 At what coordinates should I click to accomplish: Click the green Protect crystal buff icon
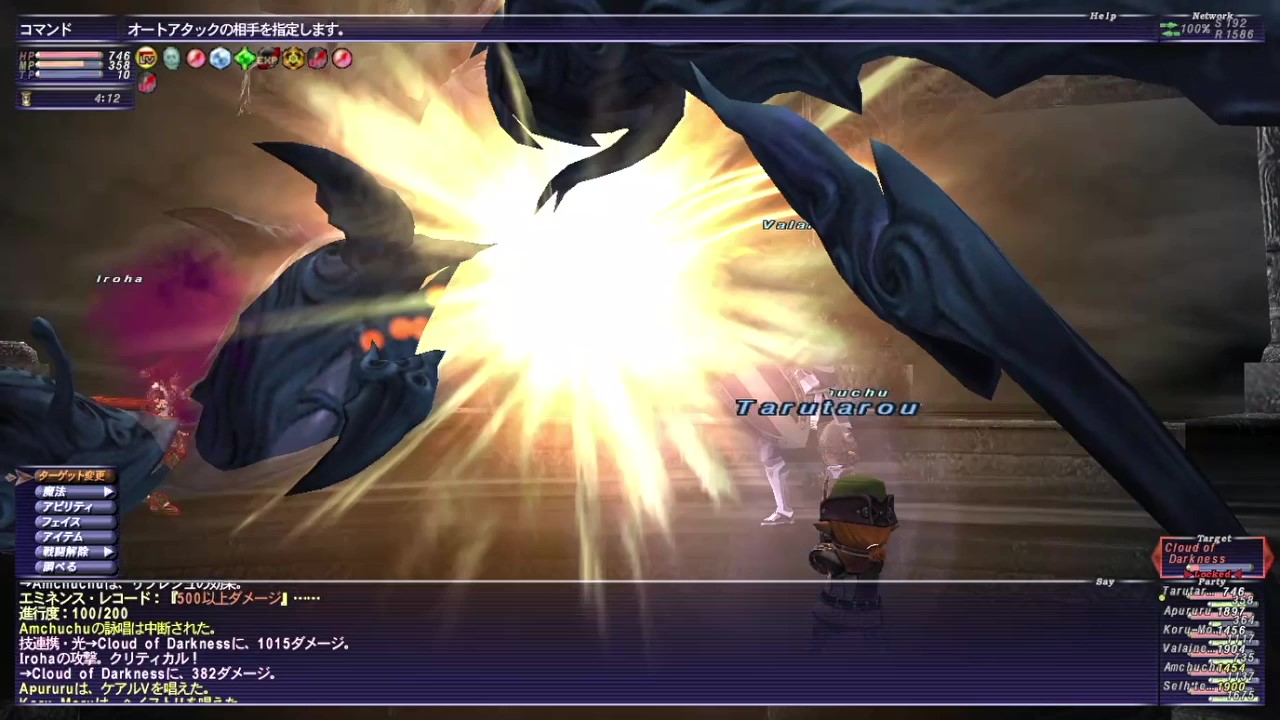pos(243,58)
